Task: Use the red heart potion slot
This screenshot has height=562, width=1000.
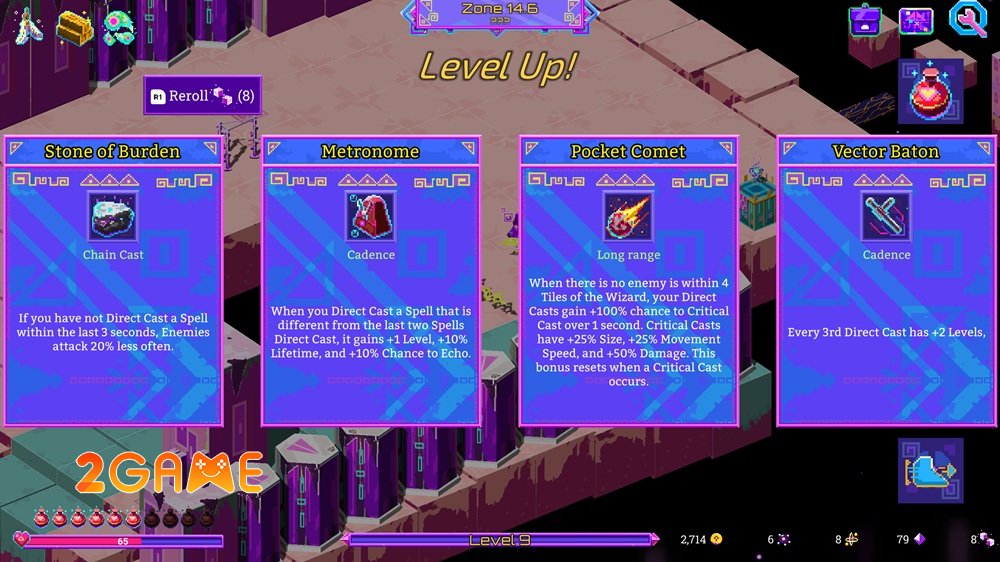Action: (x=930, y=91)
